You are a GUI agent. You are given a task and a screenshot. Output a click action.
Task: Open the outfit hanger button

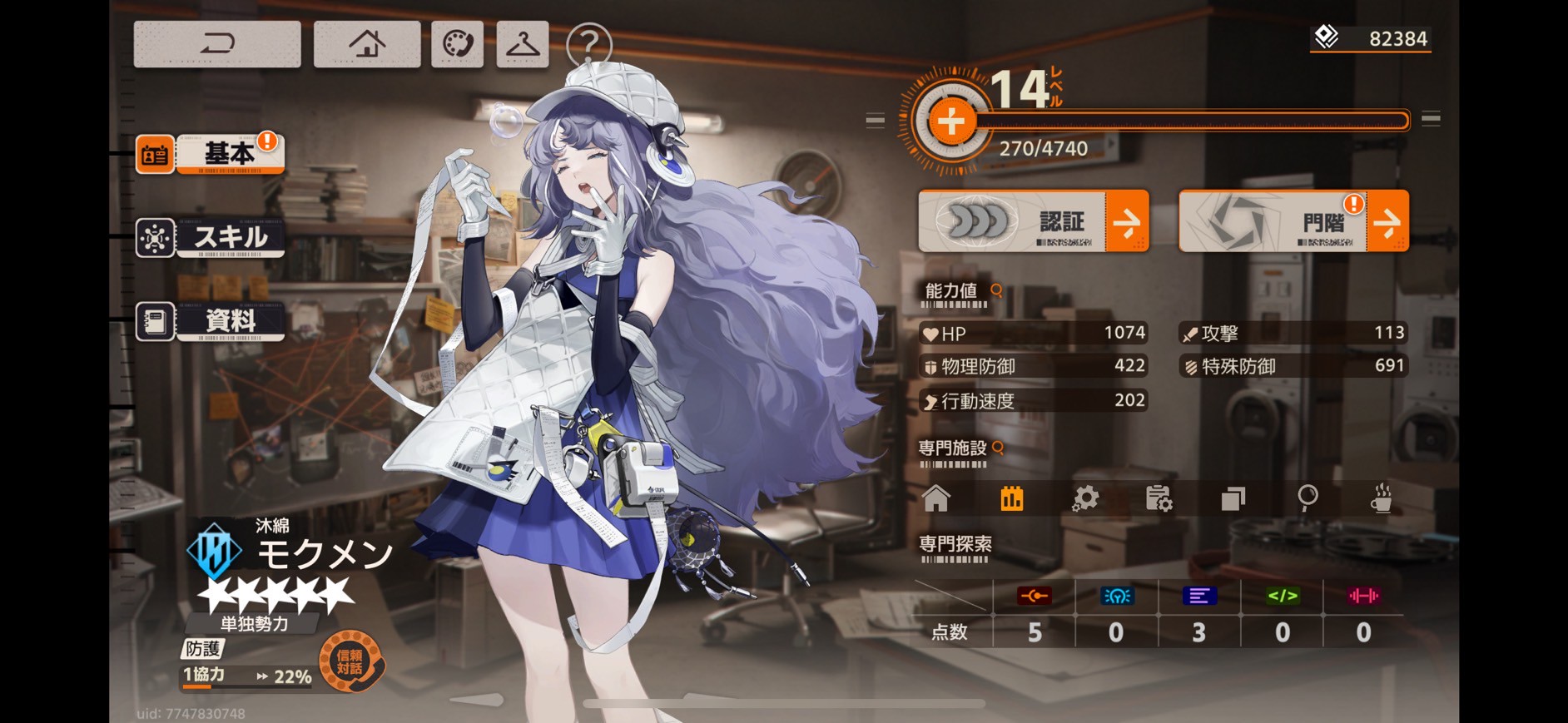pos(523,44)
